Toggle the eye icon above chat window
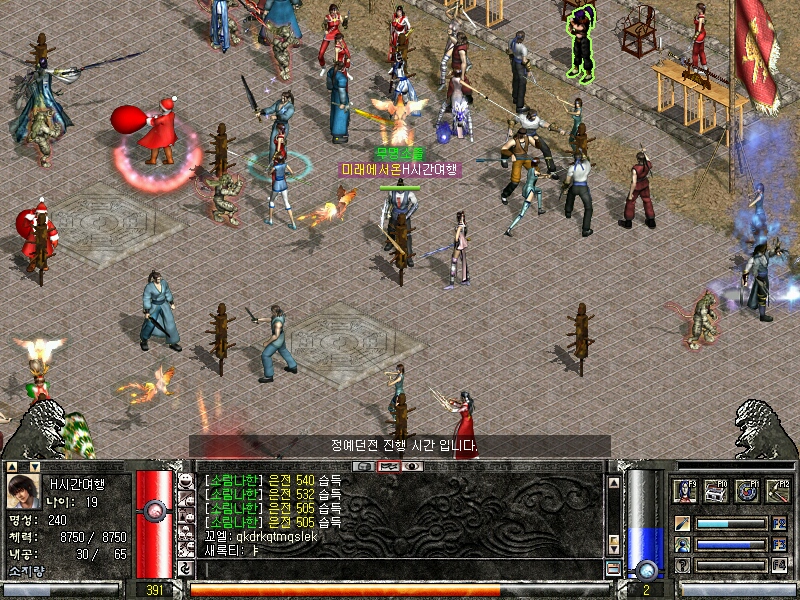Viewport: 800px width, 600px height. (411, 466)
